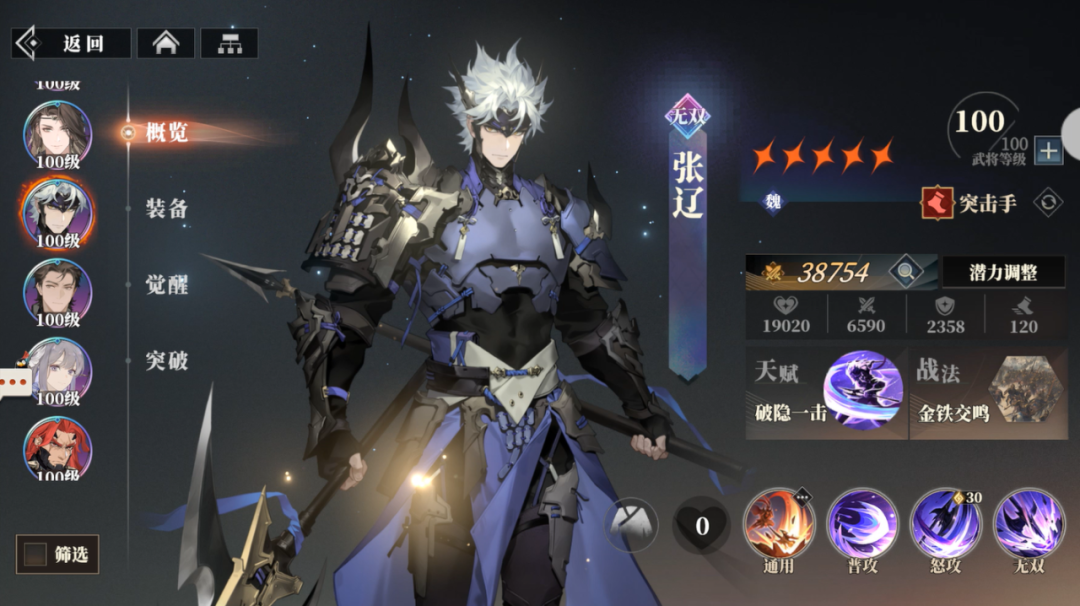
Task: Select the 突破 tab
Action: [x=166, y=360]
